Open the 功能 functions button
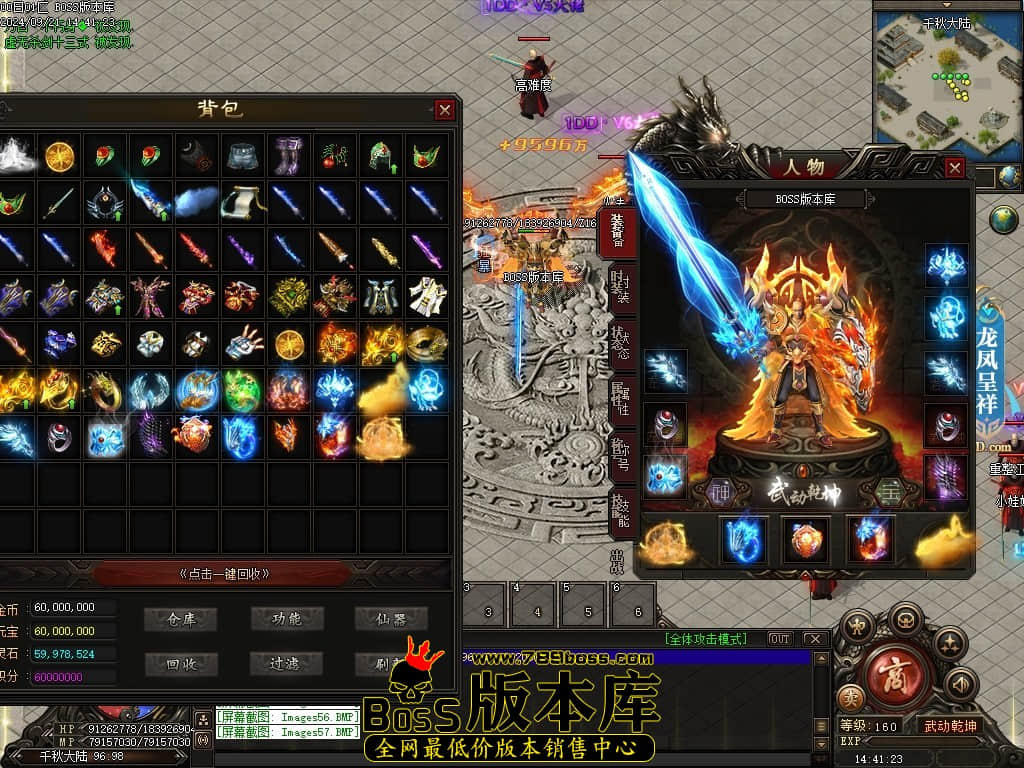This screenshot has height=768, width=1024. coord(286,619)
